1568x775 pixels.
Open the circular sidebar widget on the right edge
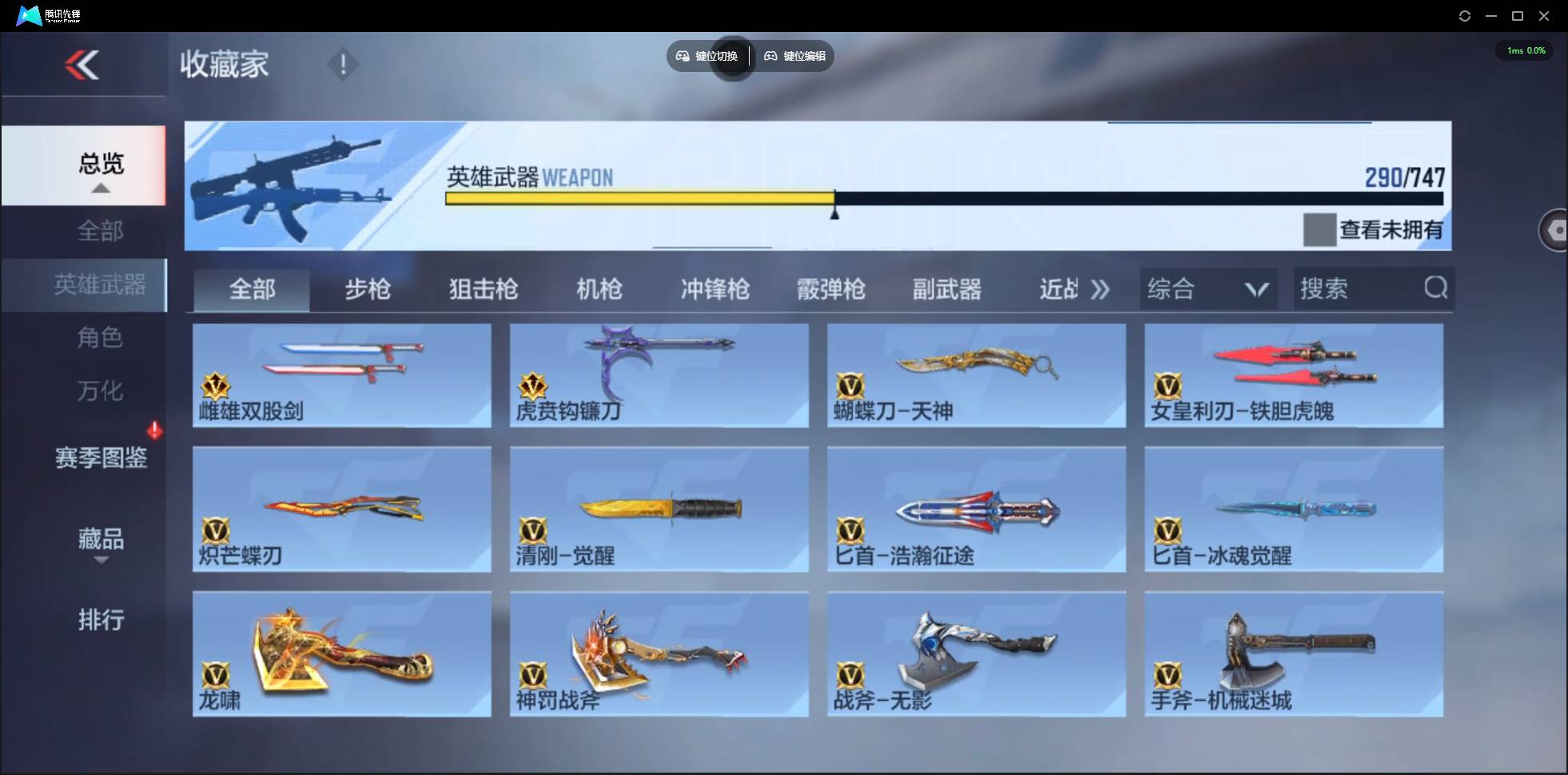pos(1557,230)
